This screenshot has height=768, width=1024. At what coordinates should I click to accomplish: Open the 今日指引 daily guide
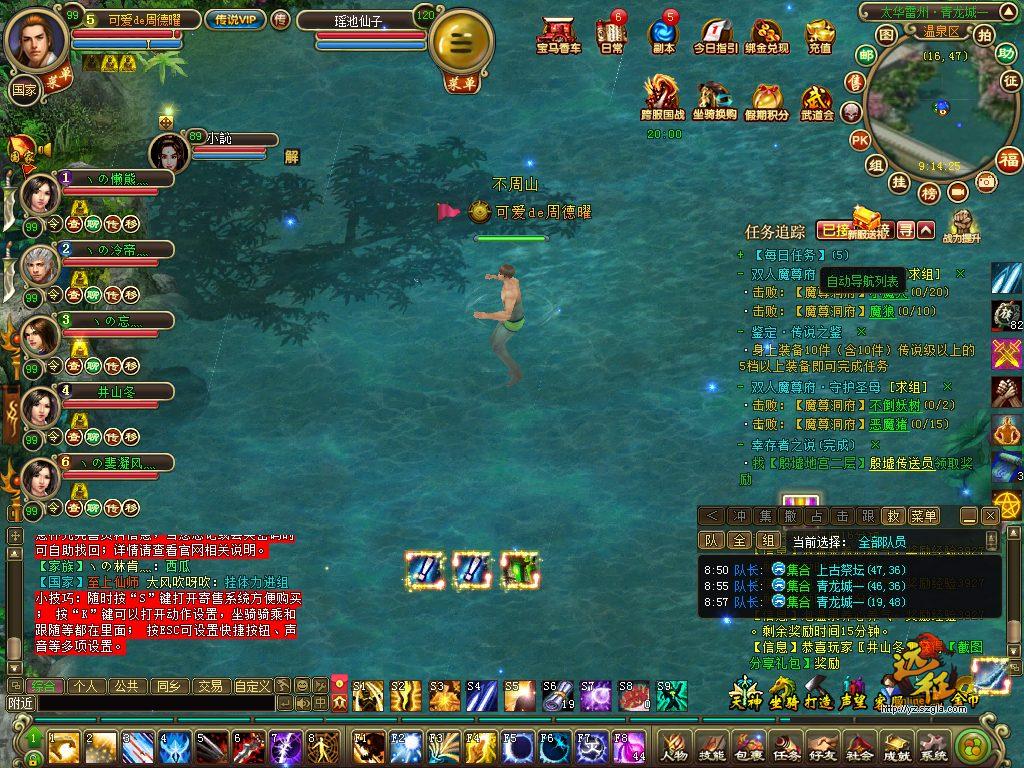tap(715, 35)
